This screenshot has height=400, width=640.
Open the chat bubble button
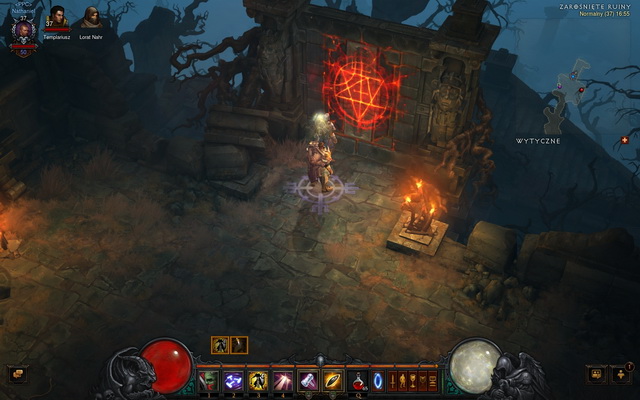coord(16,374)
